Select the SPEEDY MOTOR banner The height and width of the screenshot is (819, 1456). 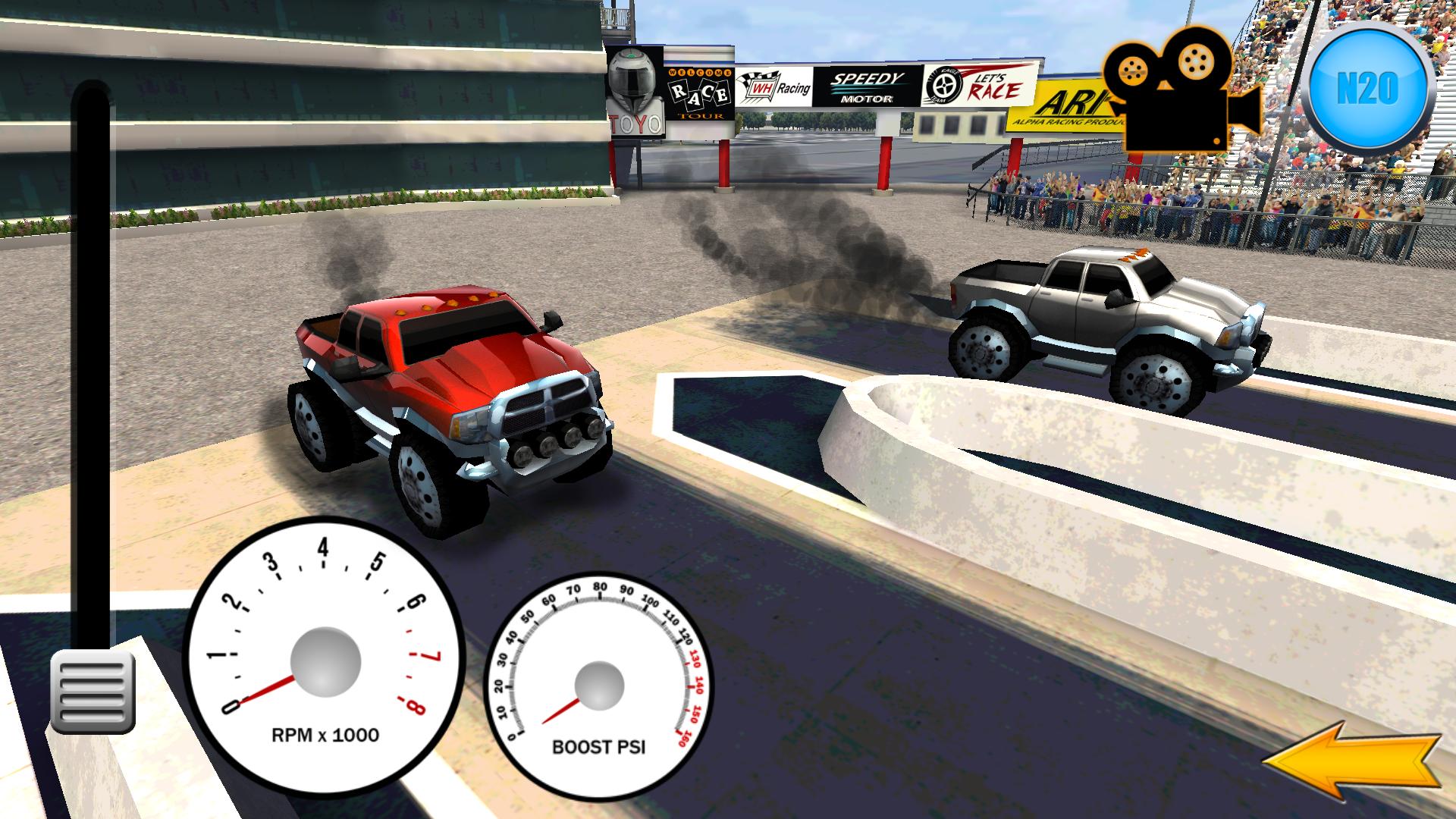tap(867, 86)
